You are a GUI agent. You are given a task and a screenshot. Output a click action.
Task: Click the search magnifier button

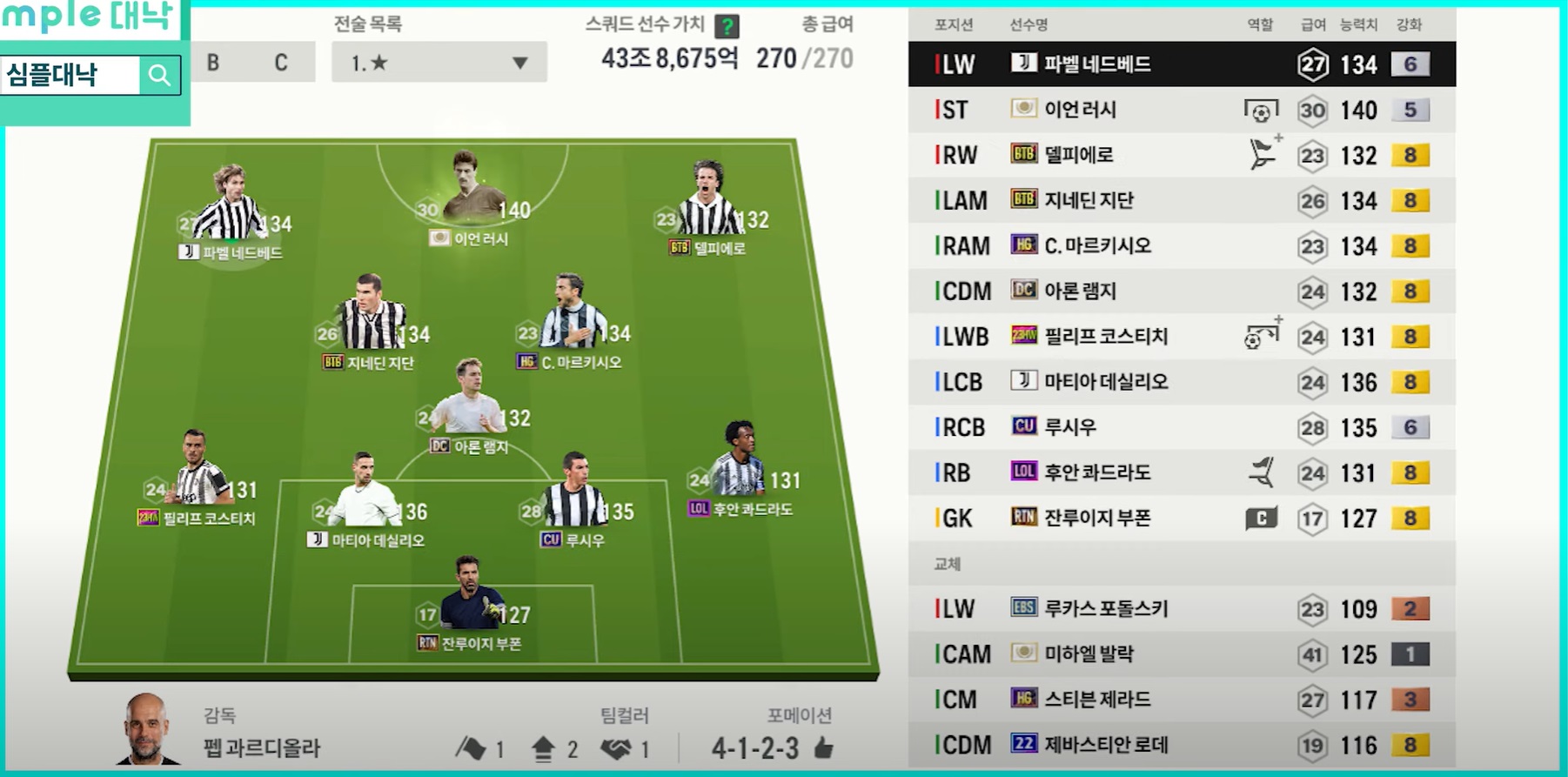(x=159, y=76)
